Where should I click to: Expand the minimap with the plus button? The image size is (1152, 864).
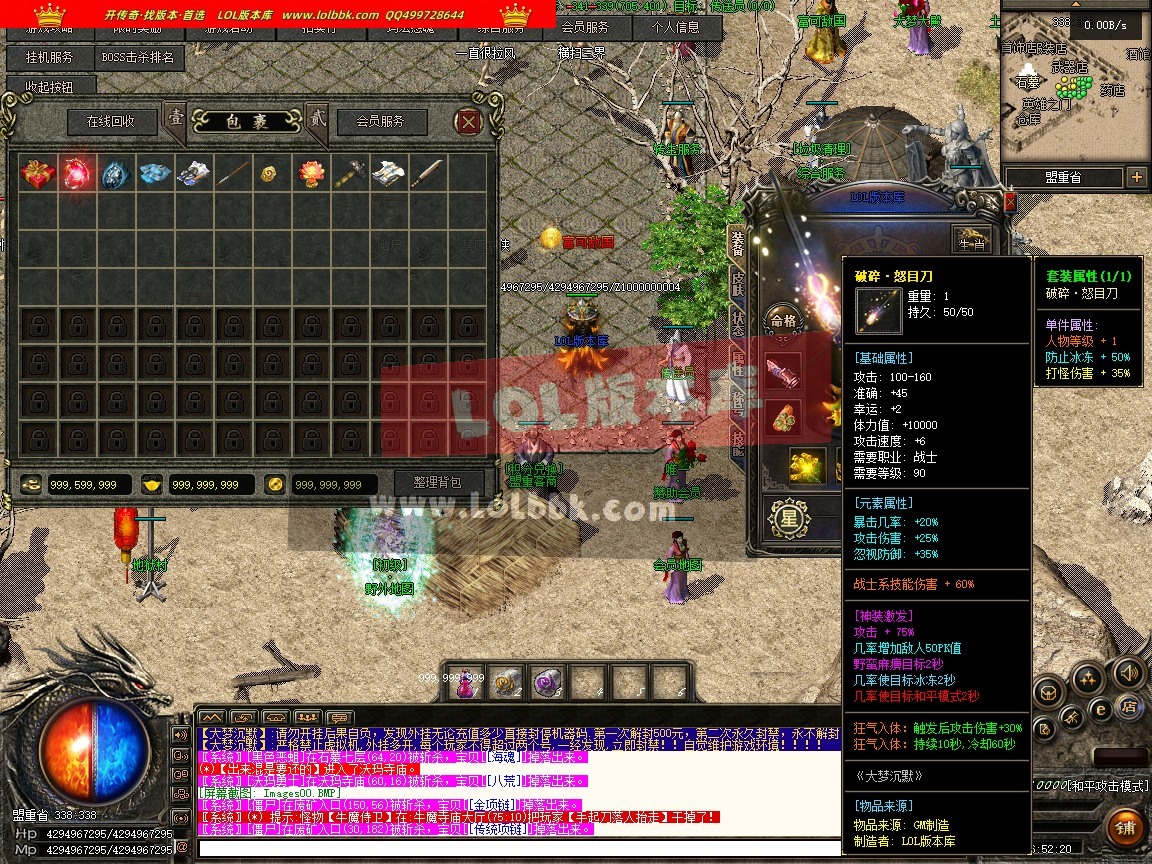click(1136, 177)
